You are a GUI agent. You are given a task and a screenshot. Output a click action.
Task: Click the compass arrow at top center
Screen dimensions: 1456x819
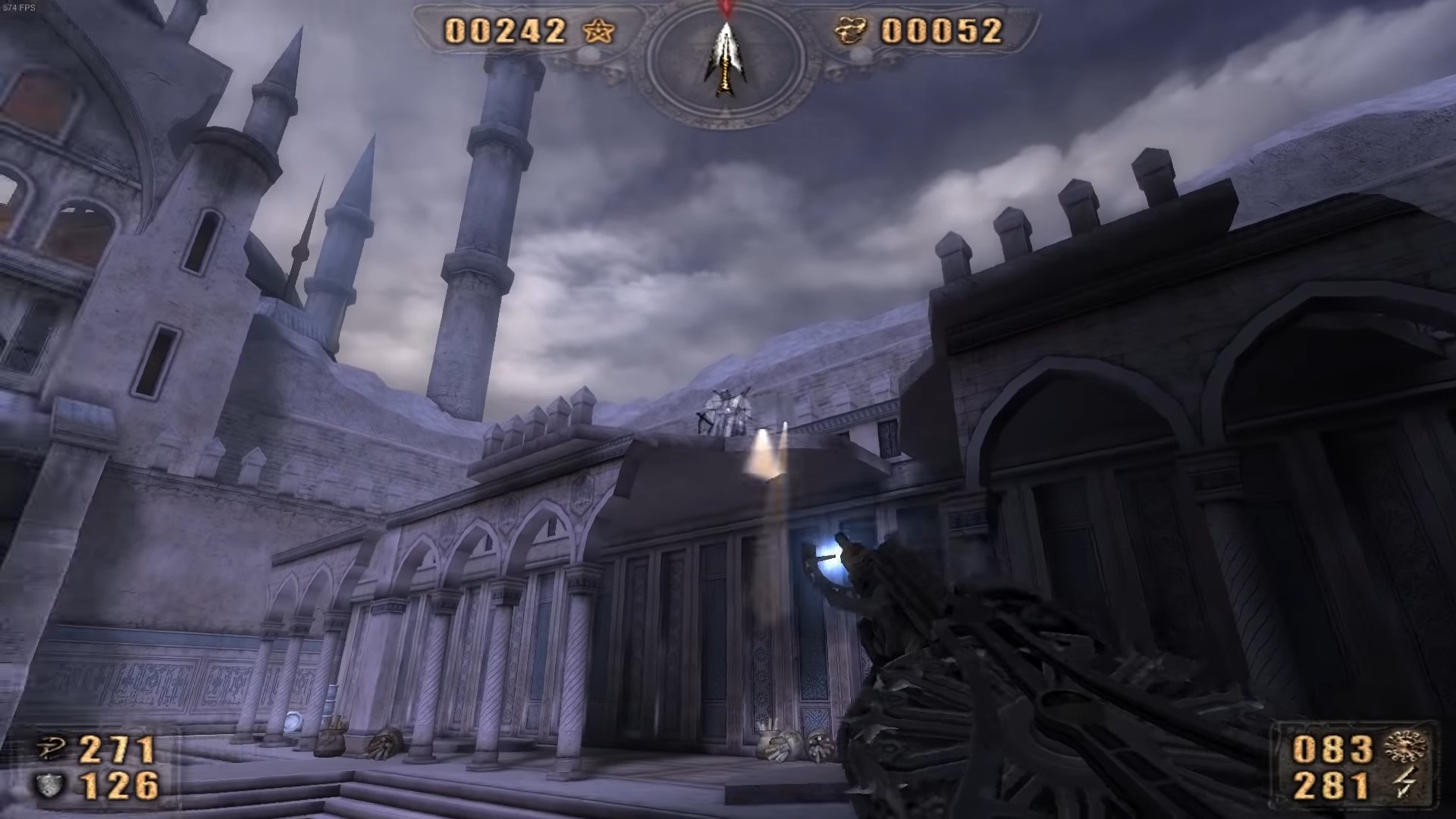(x=726, y=59)
